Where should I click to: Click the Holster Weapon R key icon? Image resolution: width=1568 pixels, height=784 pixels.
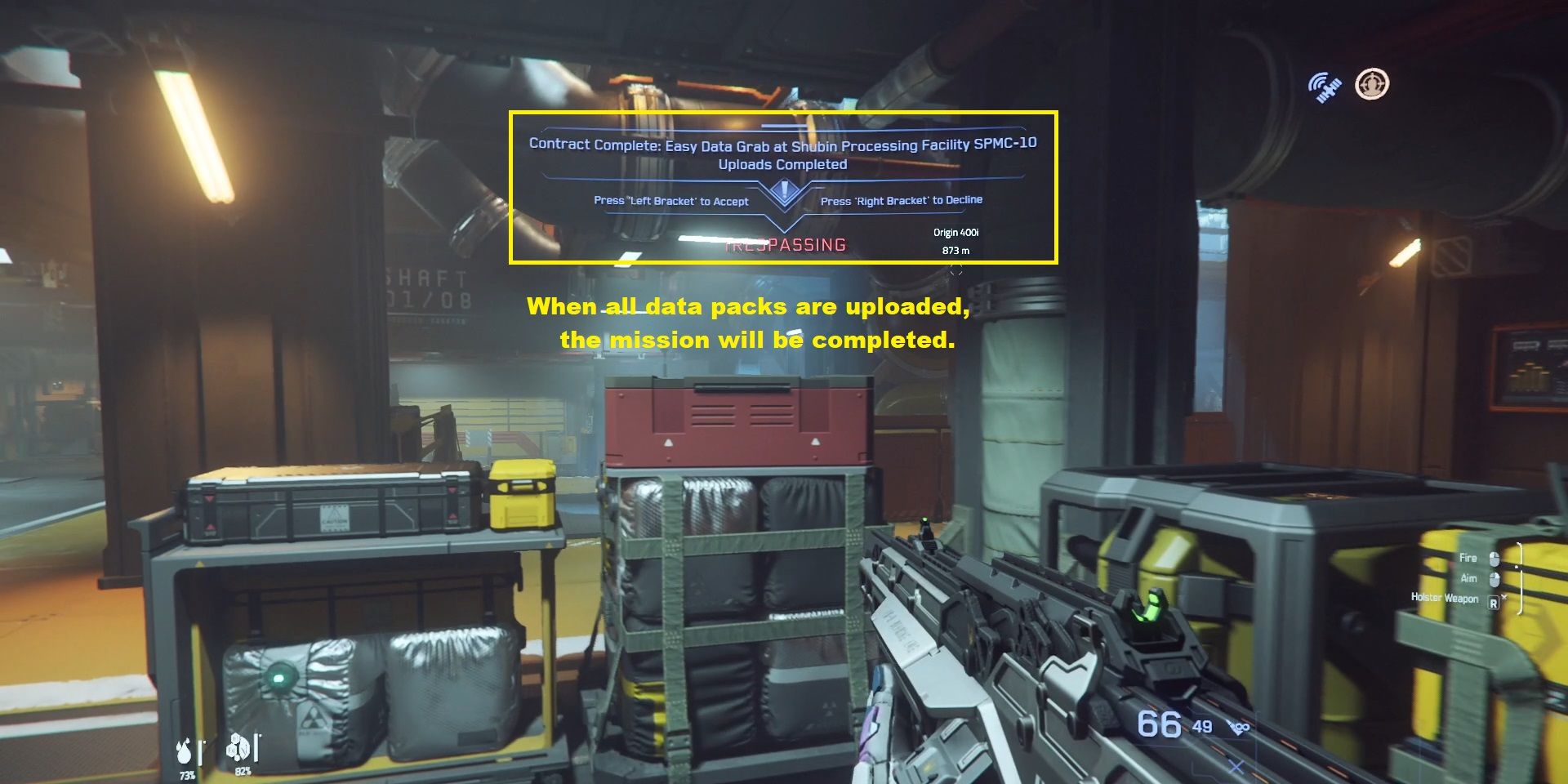1494,603
